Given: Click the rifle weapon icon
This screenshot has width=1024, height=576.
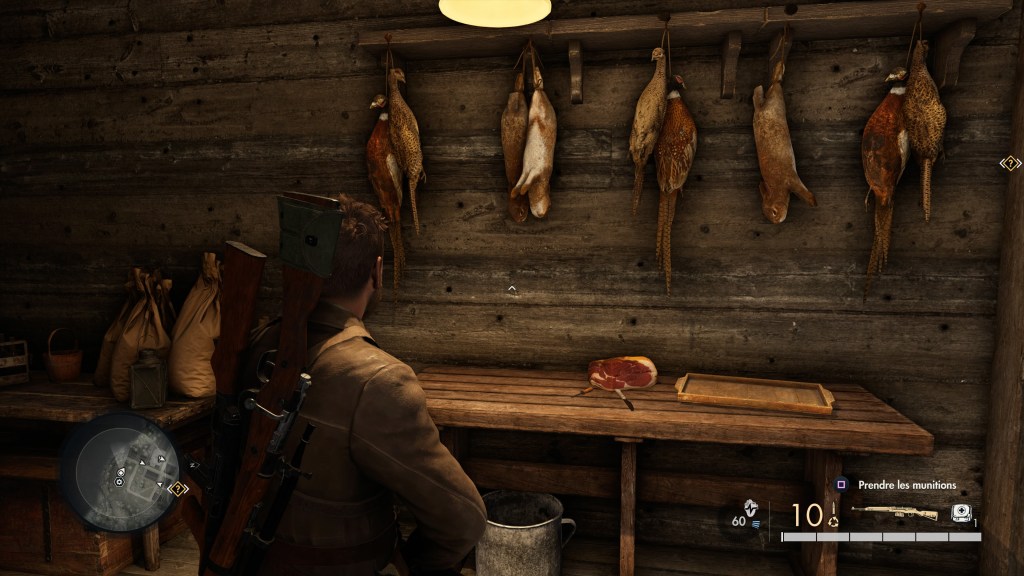Looking at the screenshot, I should (895, 513).
